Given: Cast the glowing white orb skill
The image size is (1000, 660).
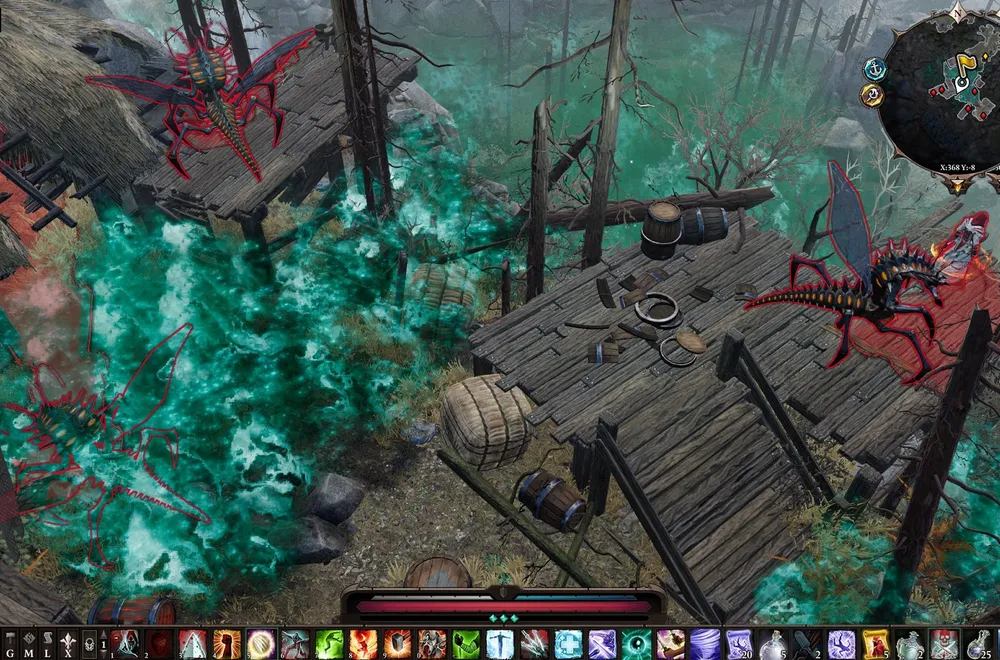Looking at the screenshot, I should click(261, 643).
